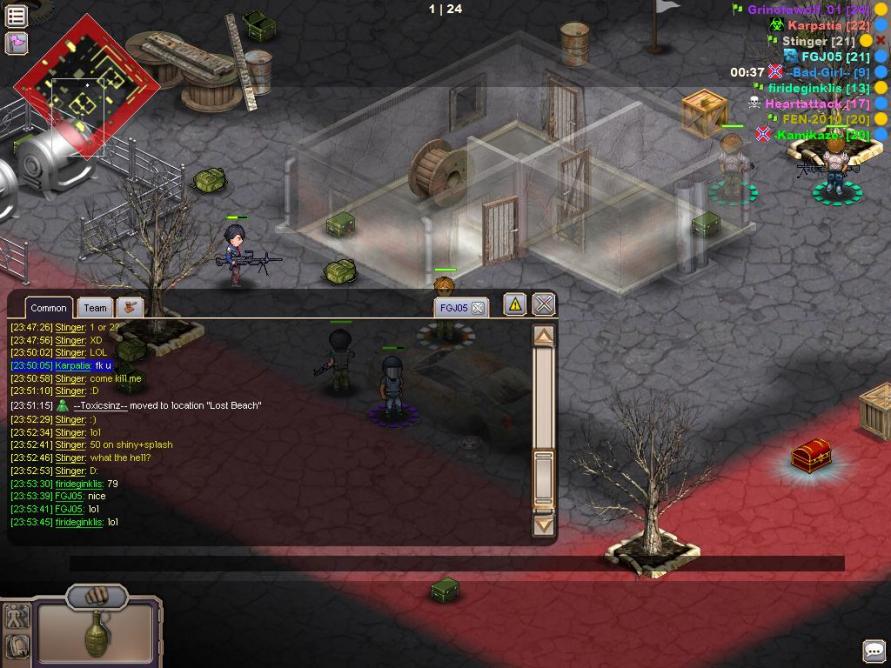
Task: Close the FGJ05 private chat tab
Action: click(478, 308)
